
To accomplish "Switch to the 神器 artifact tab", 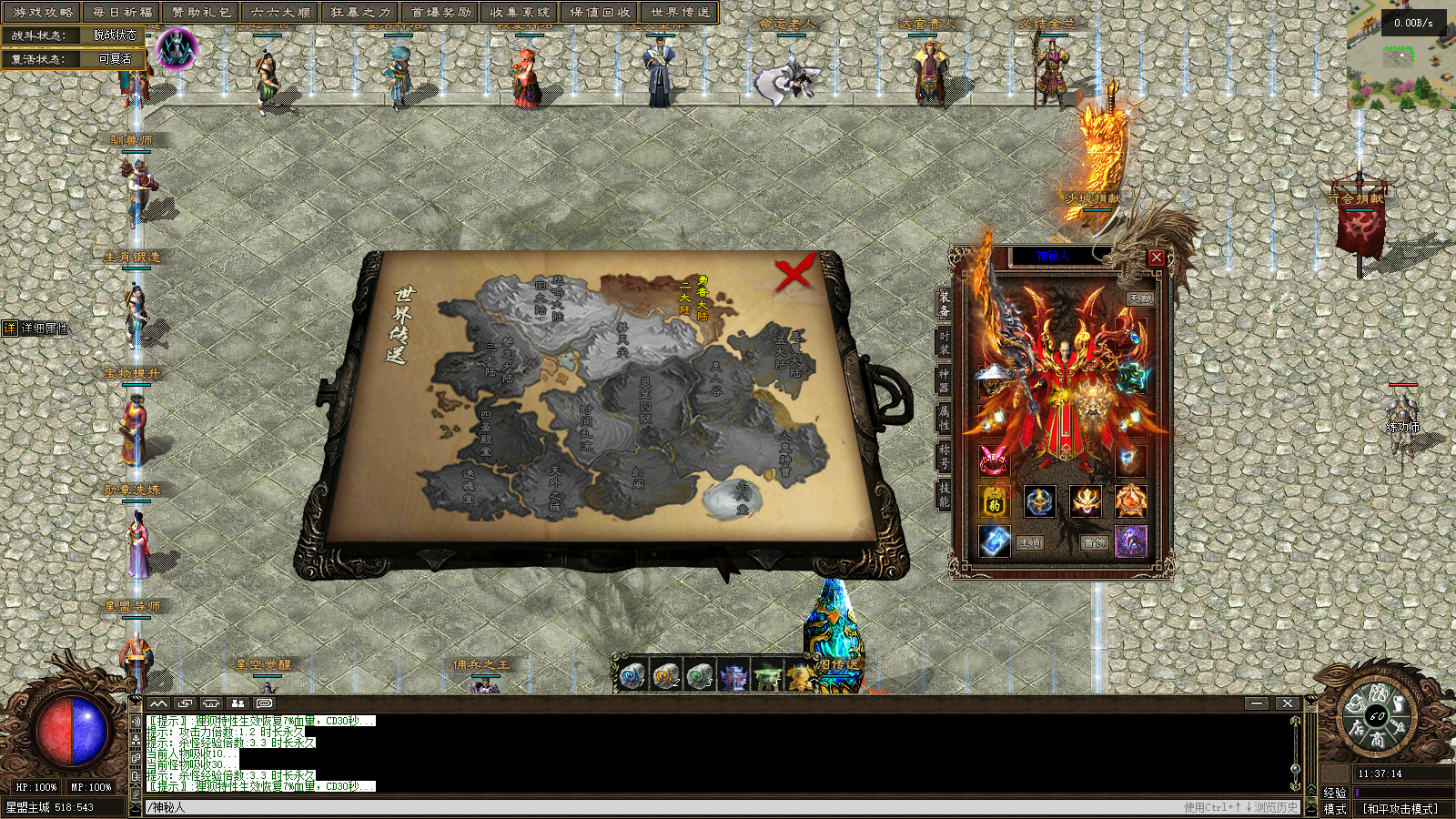I will click(x=944, y=379).
